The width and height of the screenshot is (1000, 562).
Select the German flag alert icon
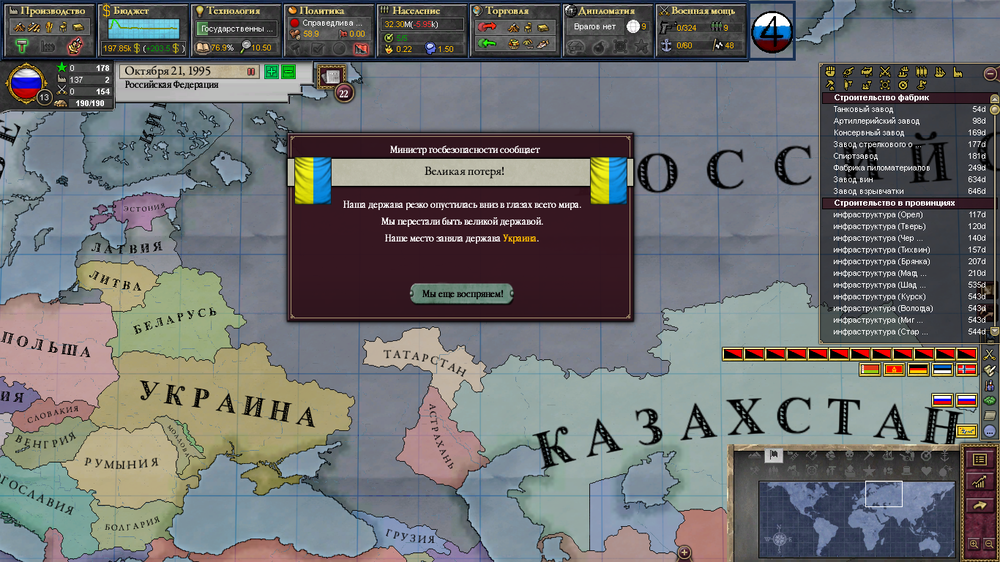click(917, 370)
